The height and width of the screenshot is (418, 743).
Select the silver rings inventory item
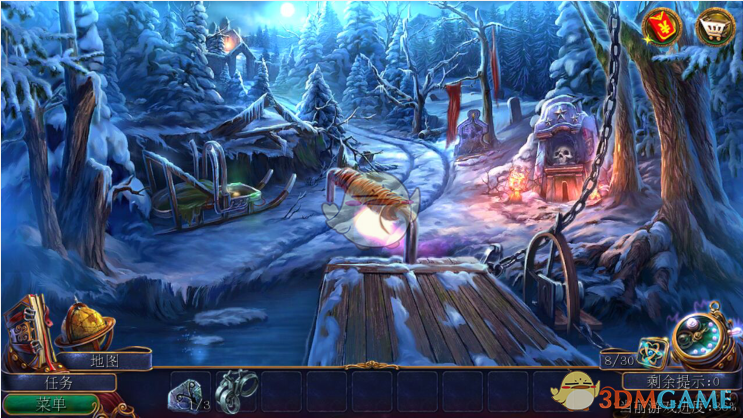coord(236,391)
